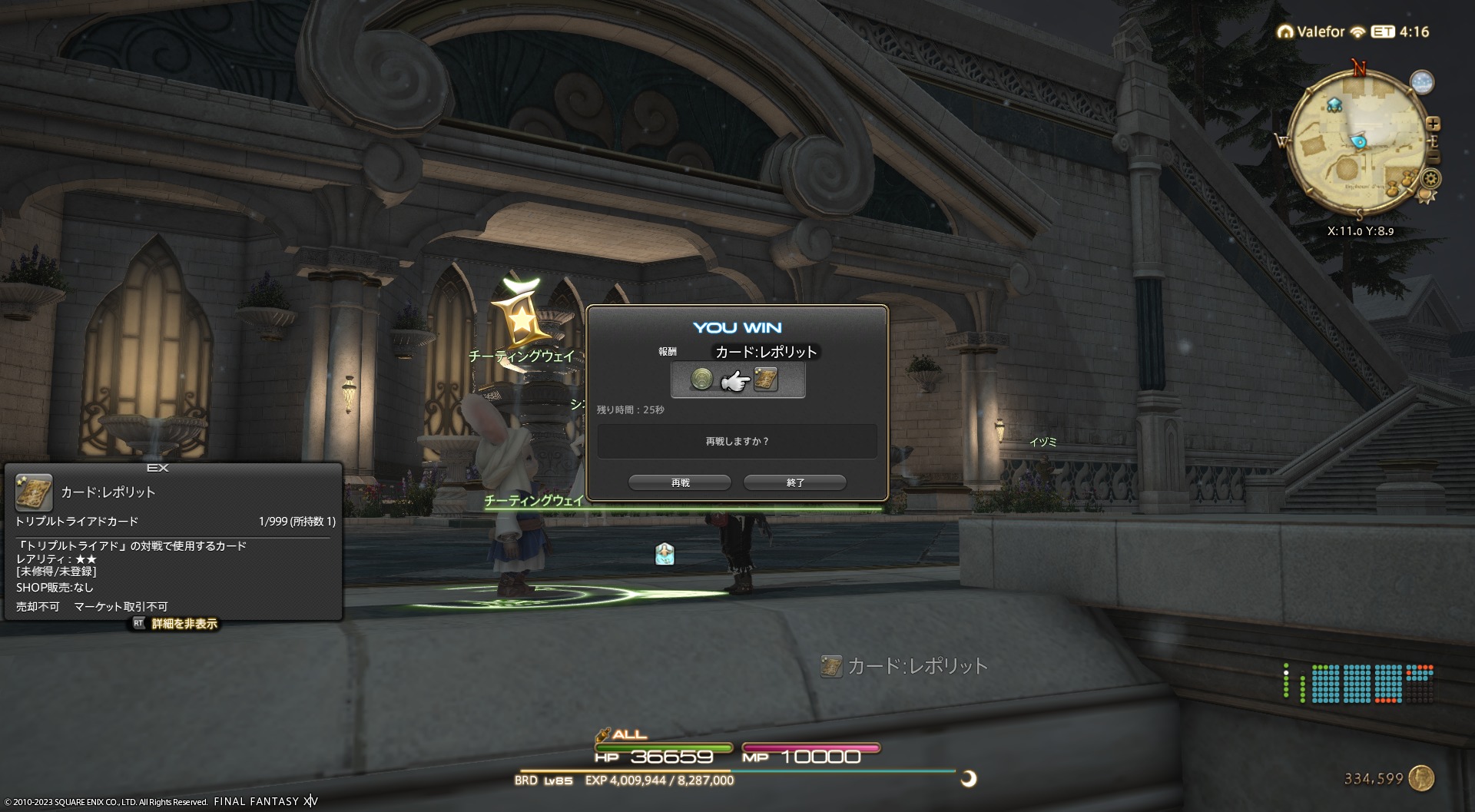Click the aetheryte marker on the minimap
This screenshot has width=1475, height=812.
tap(1335, 104)
